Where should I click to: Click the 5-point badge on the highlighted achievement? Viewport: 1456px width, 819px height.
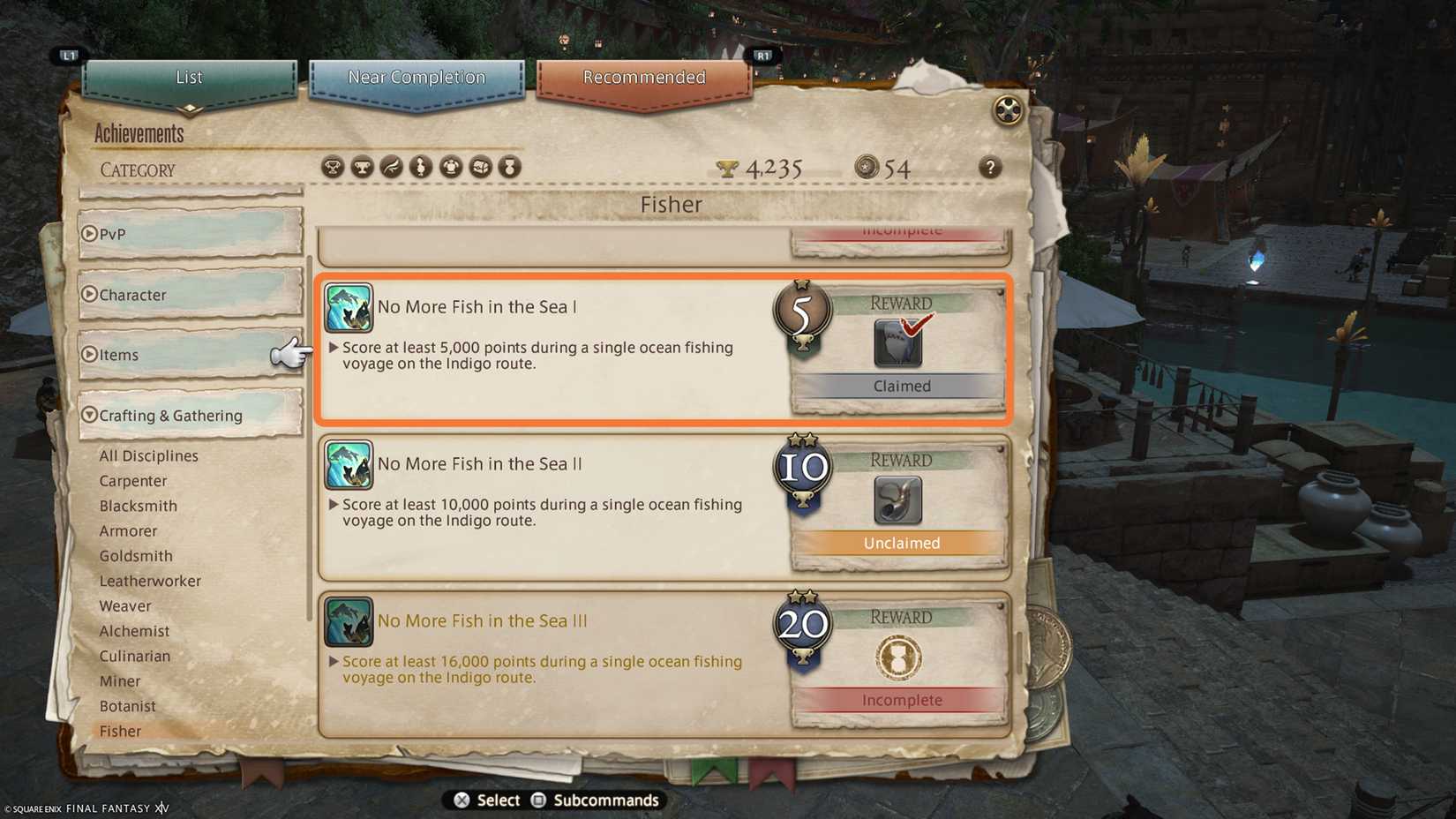click(x=801, y=313)
